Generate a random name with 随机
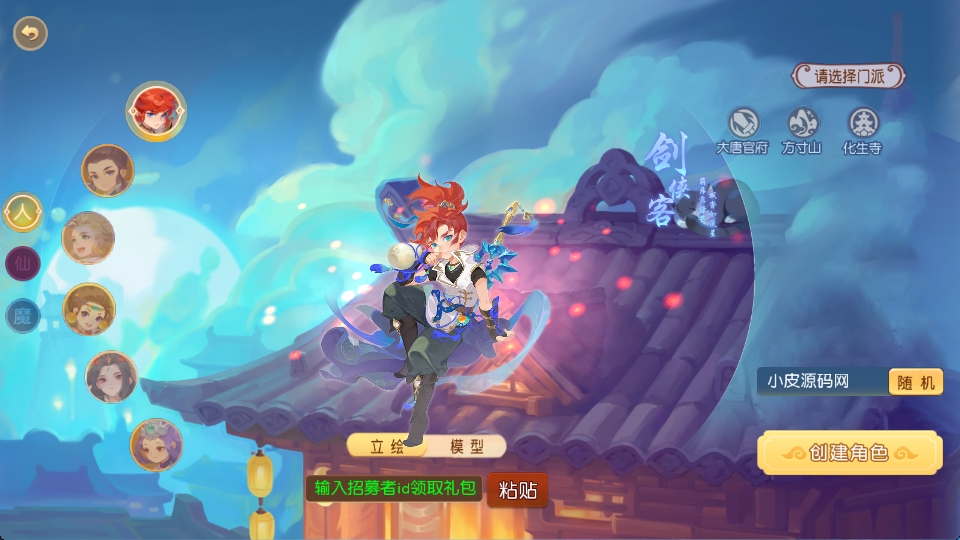960x540 pixels. tap(915, 381)
